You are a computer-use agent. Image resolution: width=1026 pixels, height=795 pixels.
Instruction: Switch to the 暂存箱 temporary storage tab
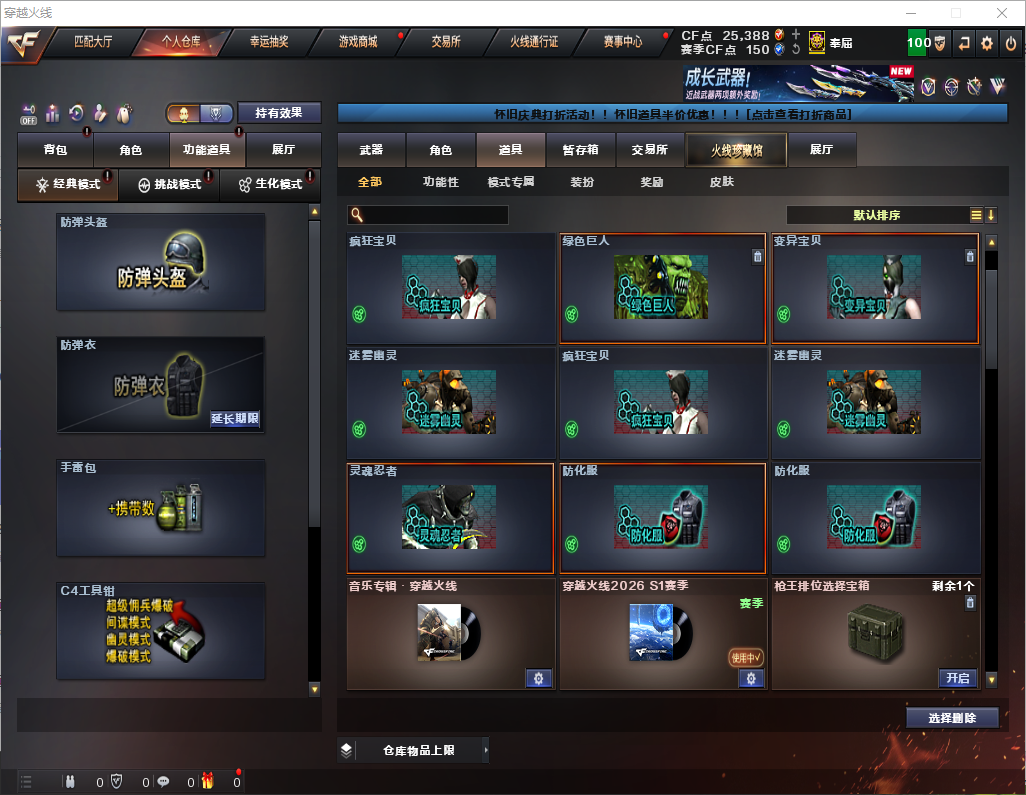point(580,150)
